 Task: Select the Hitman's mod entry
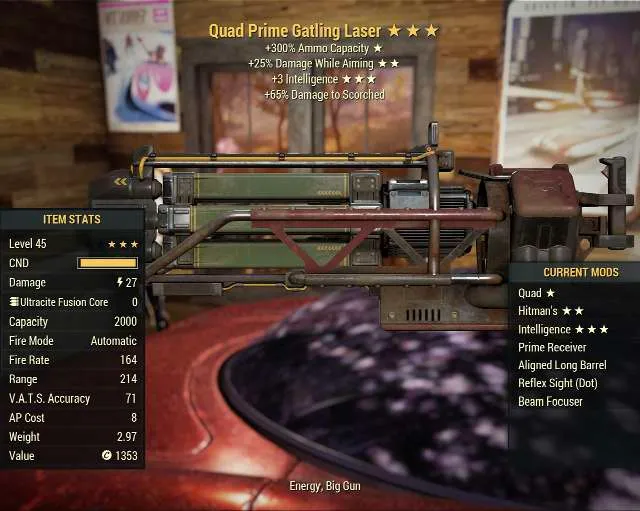550,311
